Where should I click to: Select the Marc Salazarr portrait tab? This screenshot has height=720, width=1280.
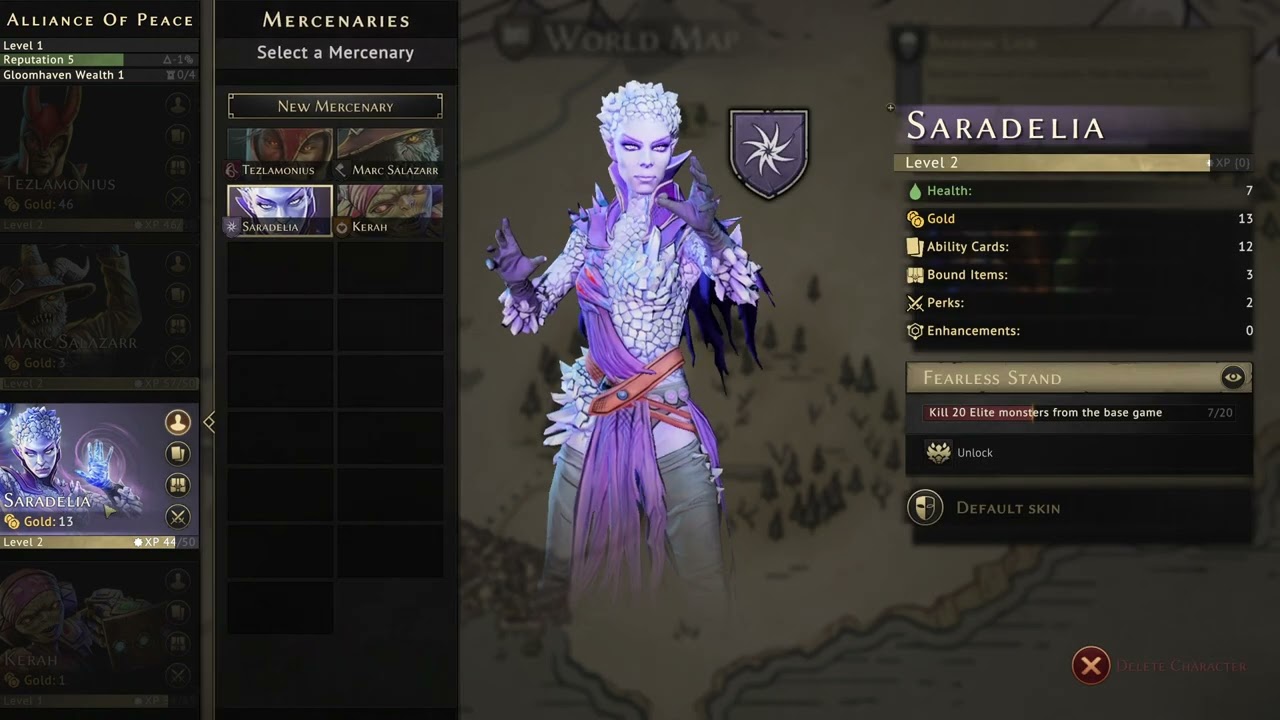390,150
